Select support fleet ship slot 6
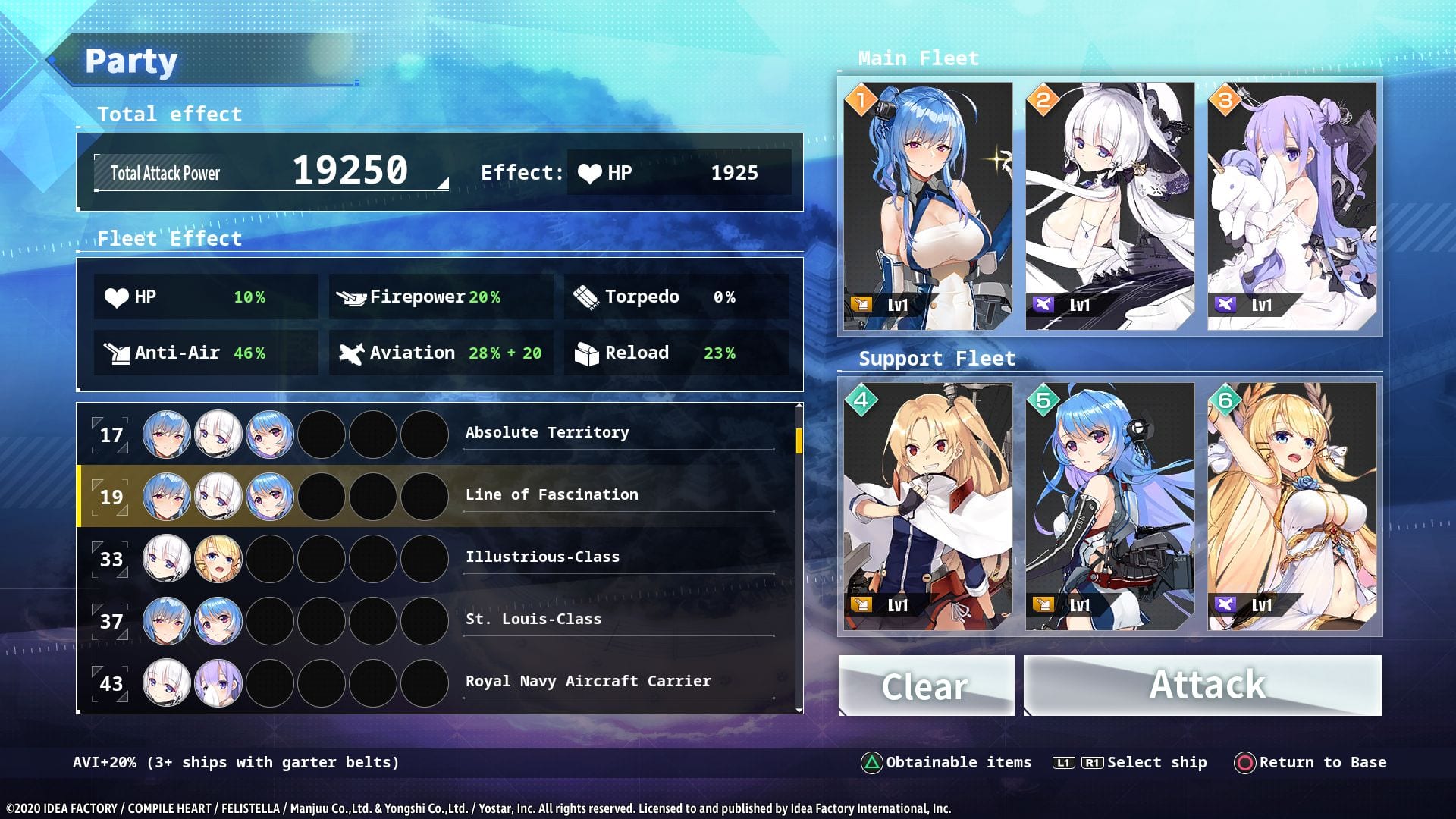Image resolution: width=1456 pixels, height=819 pixels. coord(1291,507)
